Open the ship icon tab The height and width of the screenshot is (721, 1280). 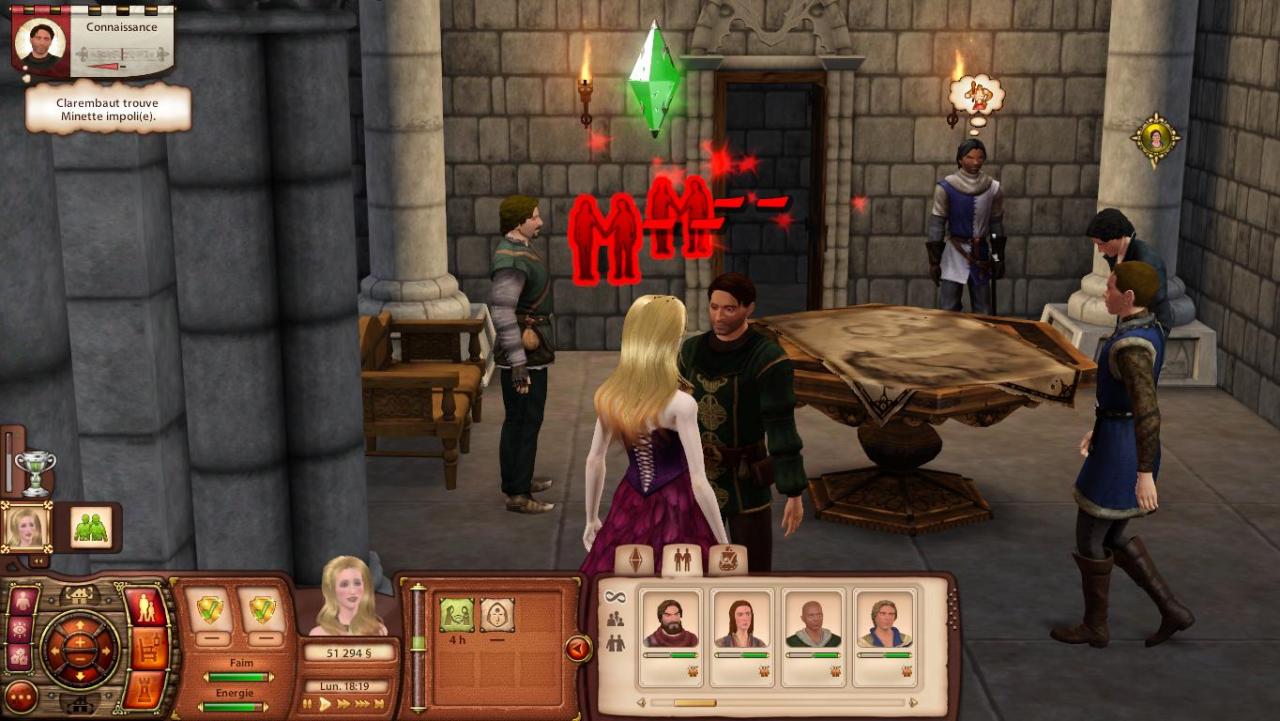coord(728,560)
